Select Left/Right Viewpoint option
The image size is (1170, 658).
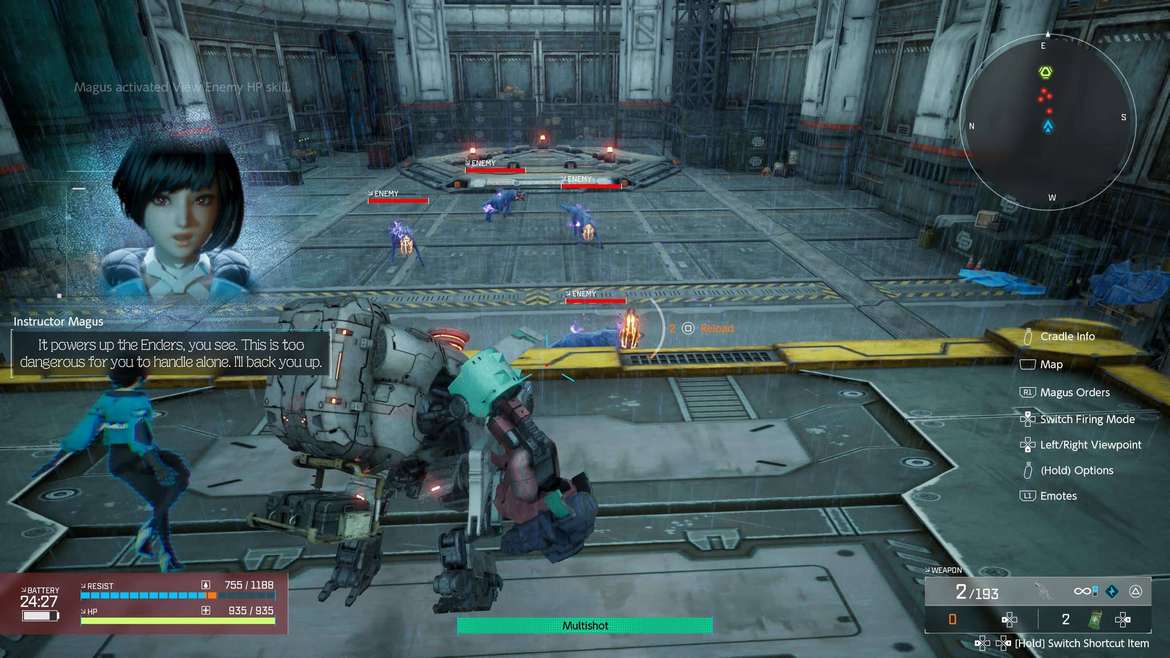[1089, 445]
